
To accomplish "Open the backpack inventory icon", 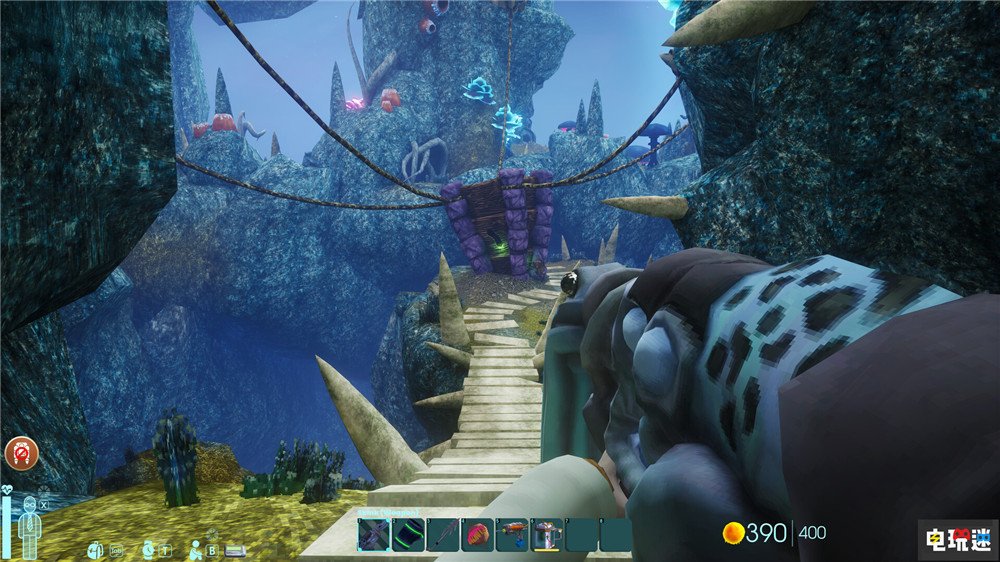I will pos(95,549).
